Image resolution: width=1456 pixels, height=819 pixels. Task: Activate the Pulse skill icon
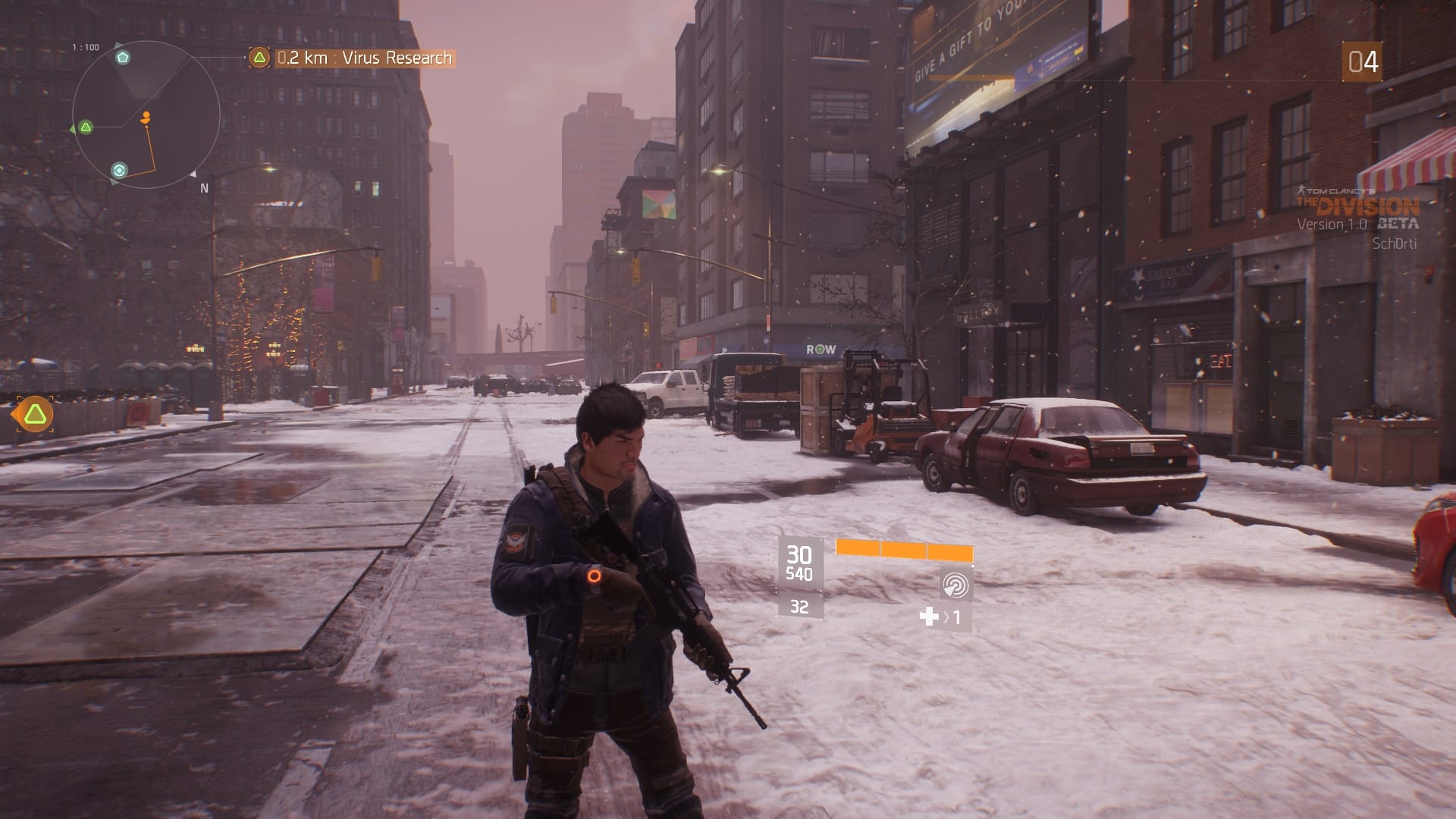(955, 585)
